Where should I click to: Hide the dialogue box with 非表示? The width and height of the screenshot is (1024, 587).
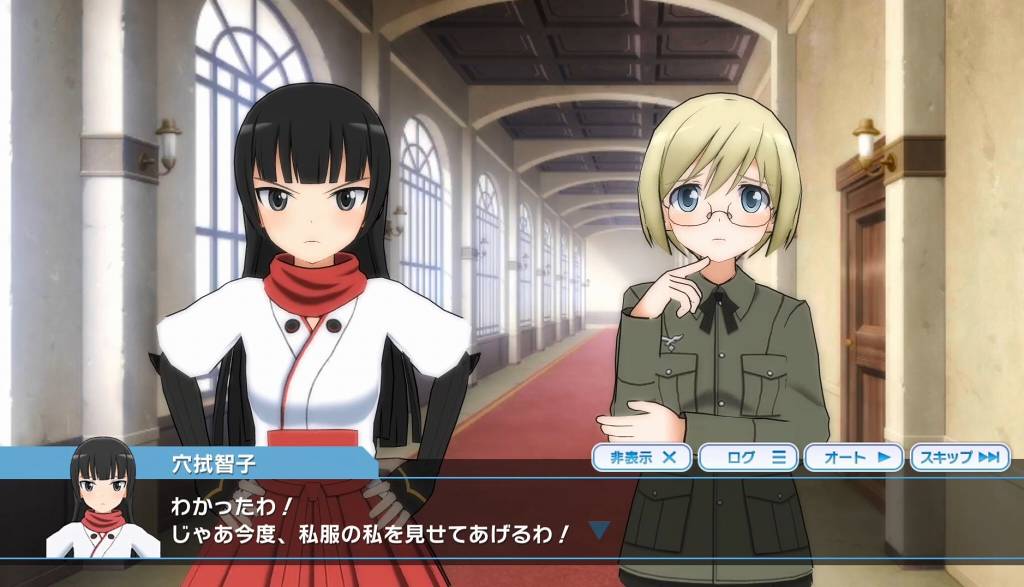point(642,458)
